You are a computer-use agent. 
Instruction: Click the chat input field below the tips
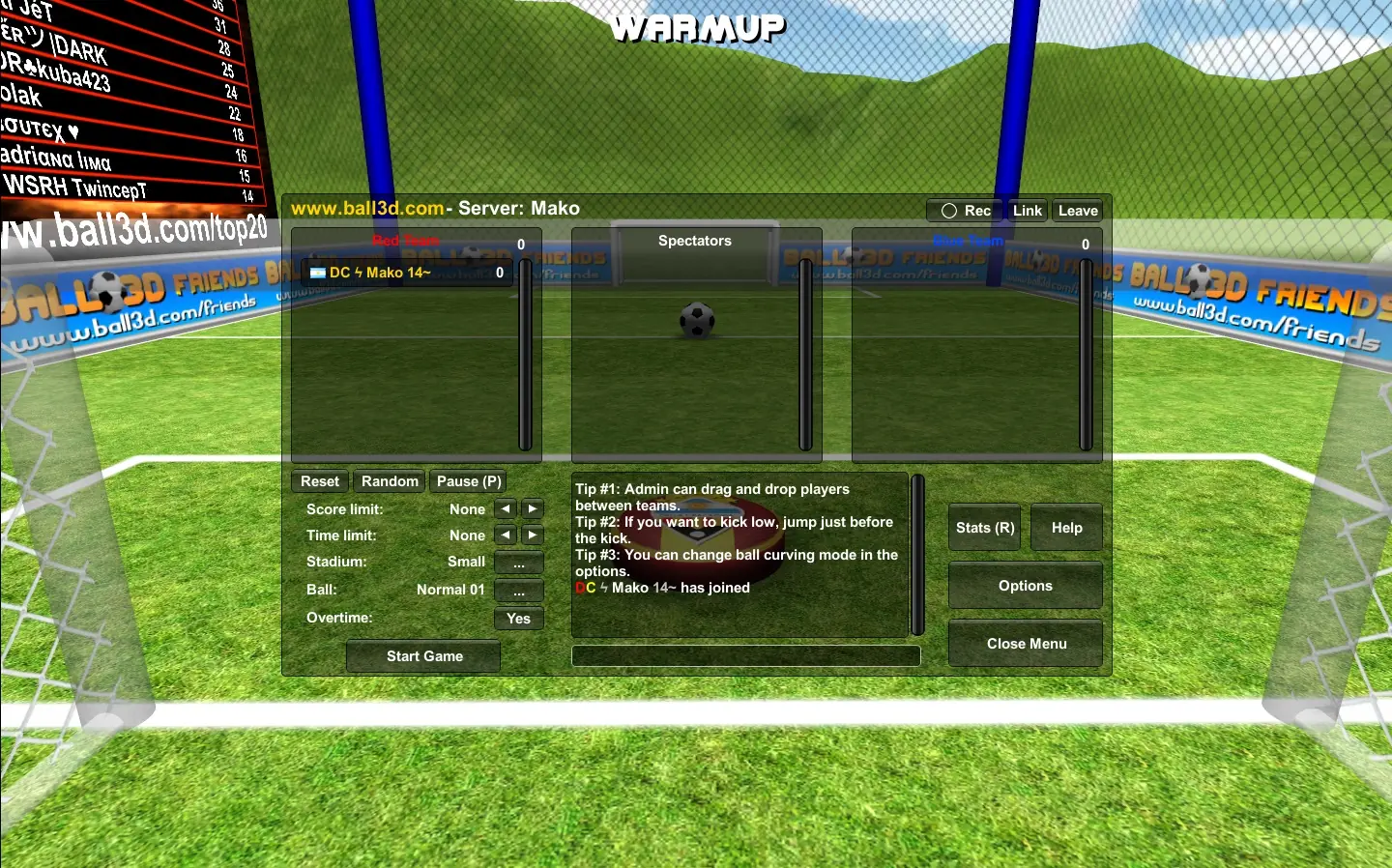pos(745,655)
